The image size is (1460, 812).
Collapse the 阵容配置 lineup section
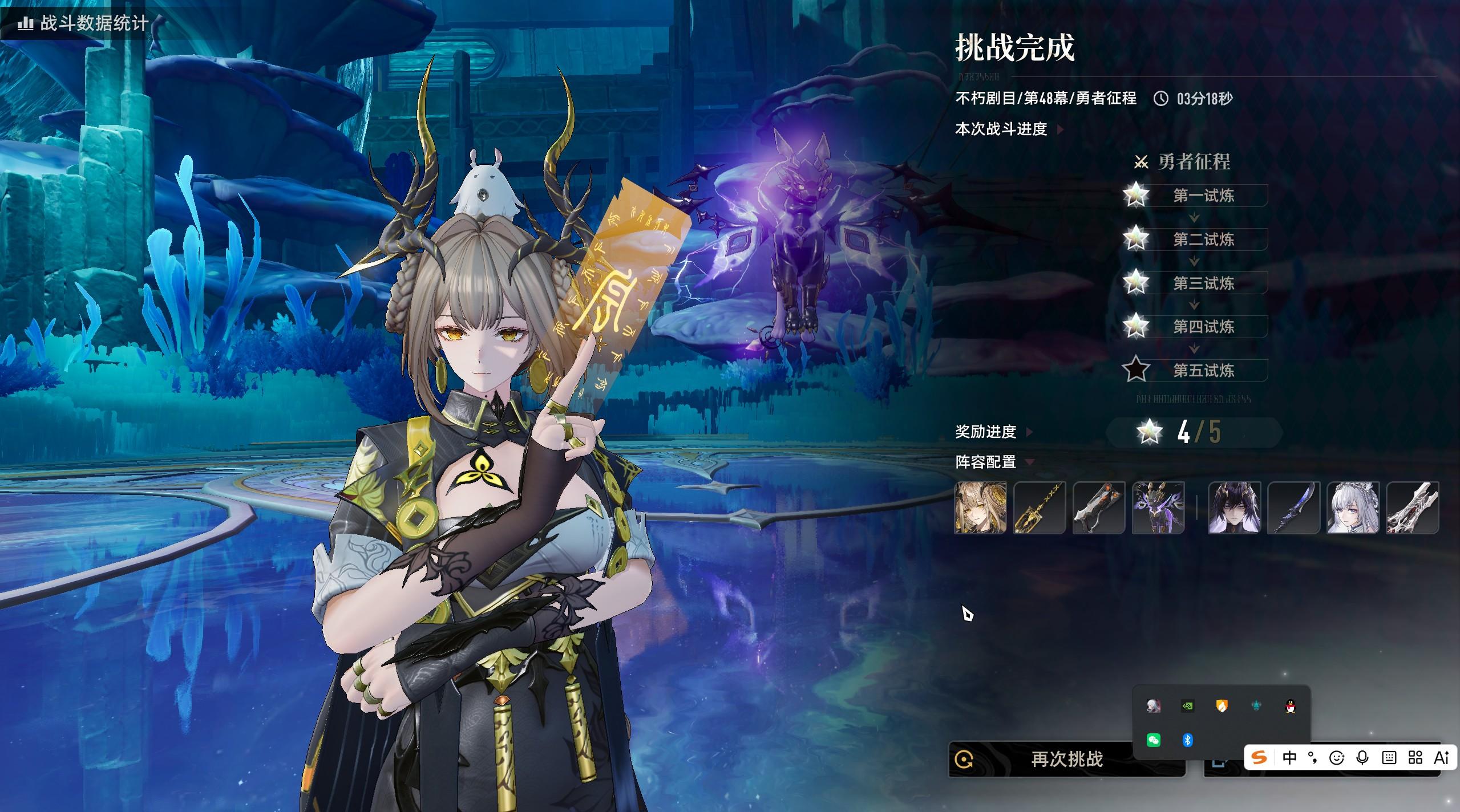coord(994,462)
